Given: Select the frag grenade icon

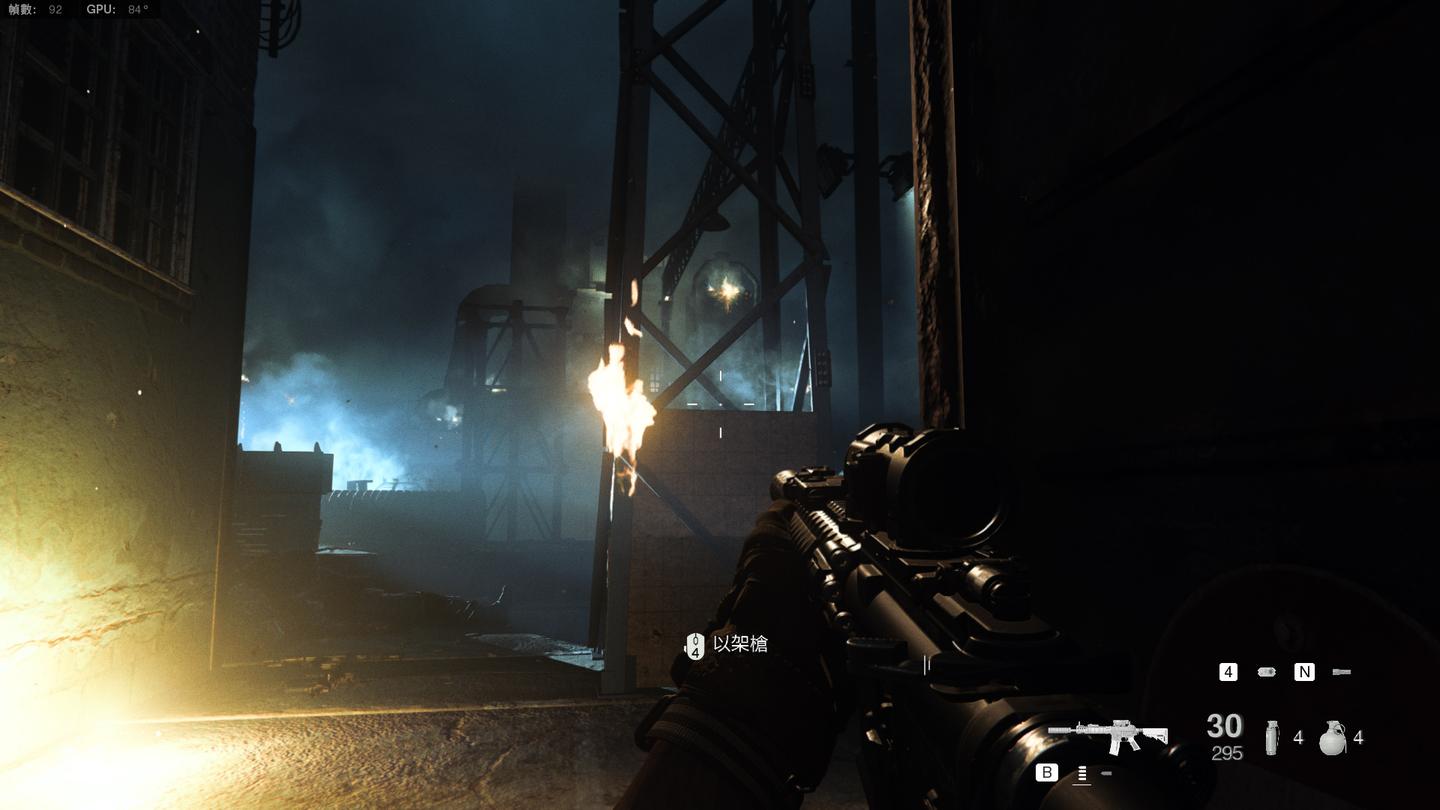Looking at the screenshot, I should pyautogui.click(x=1331, y=738).
